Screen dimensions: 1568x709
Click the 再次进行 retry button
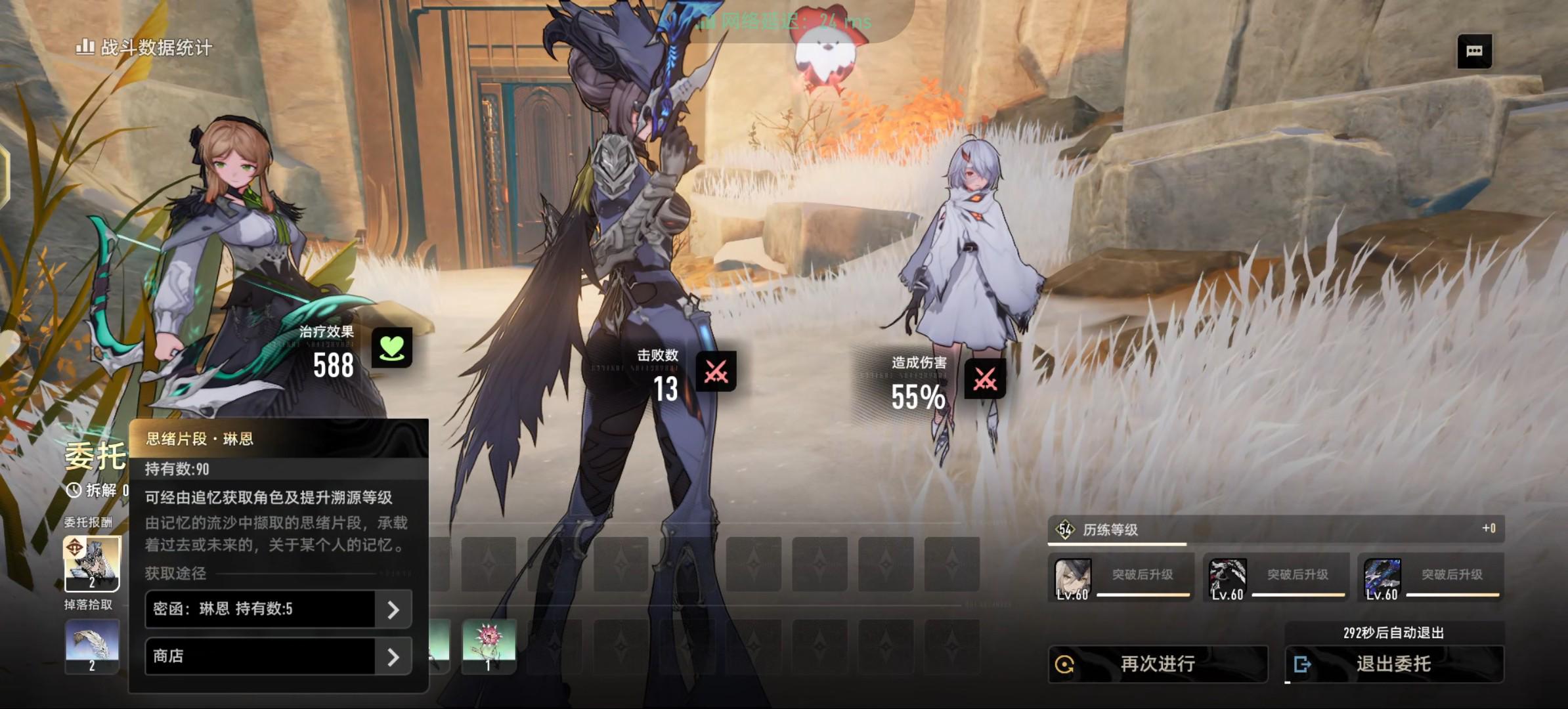click(x=1157, y=664)
